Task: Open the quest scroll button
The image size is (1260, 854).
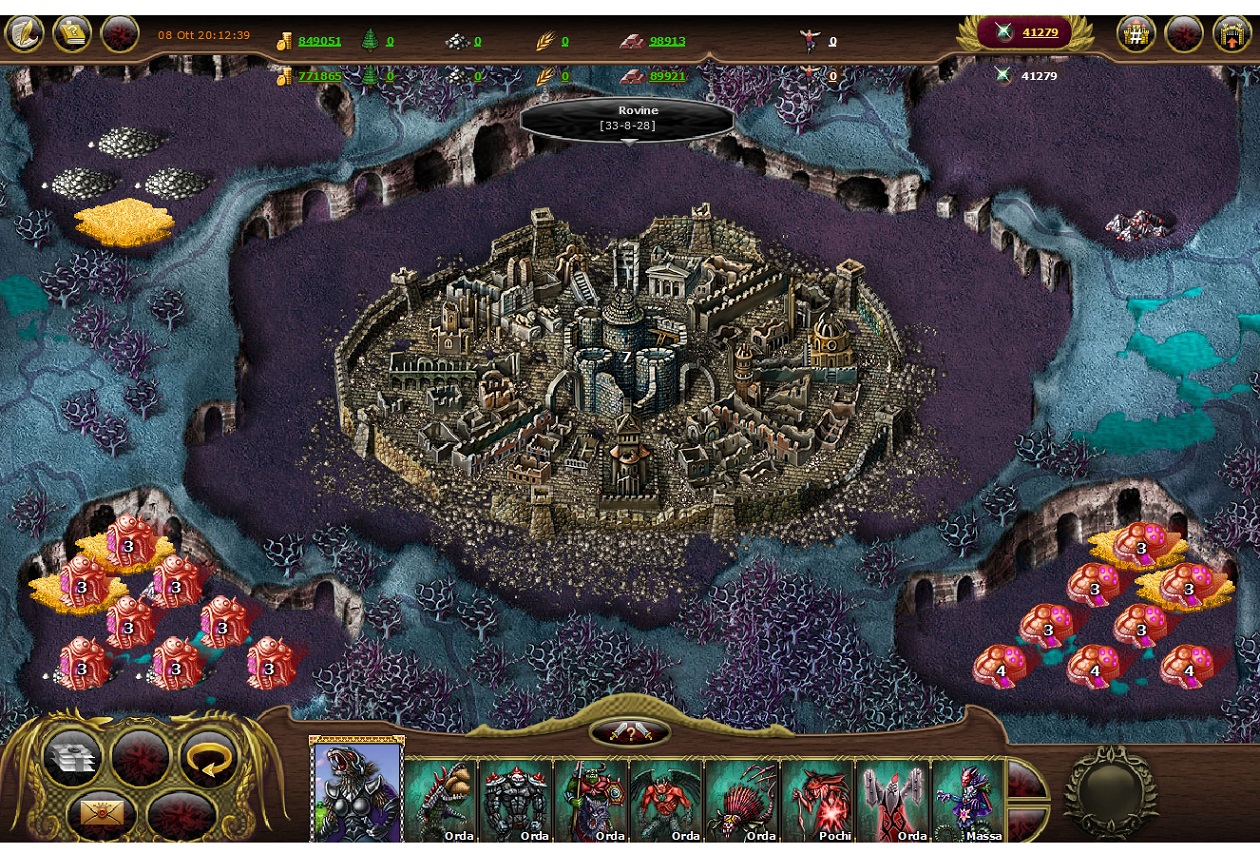Action: click(72, 33)
